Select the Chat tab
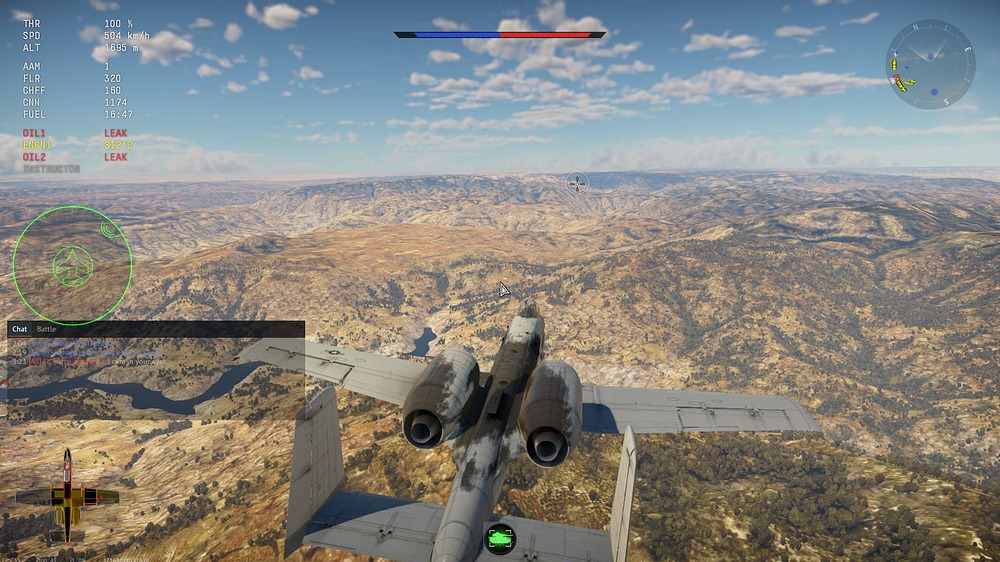This screenshot has width=1000, height=562. 19,329
